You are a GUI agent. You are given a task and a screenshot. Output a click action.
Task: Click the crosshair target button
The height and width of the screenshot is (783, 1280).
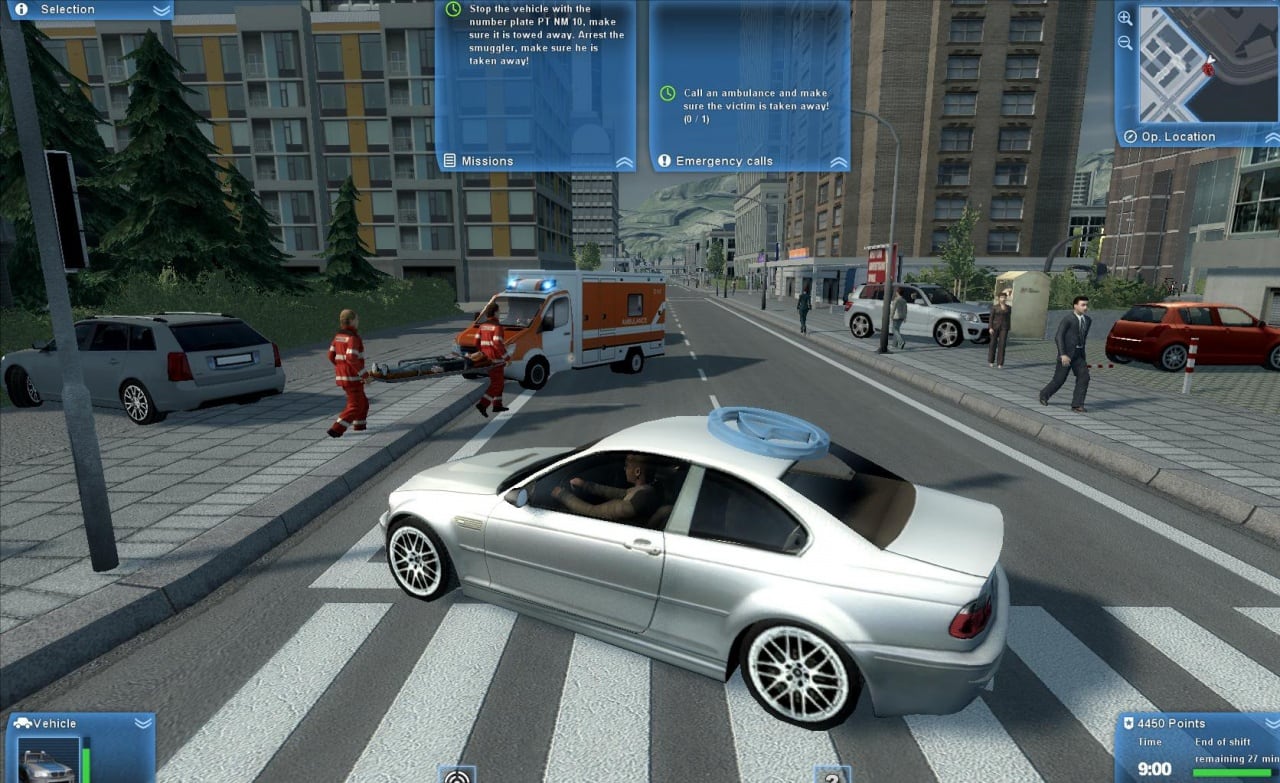point(456,775)
